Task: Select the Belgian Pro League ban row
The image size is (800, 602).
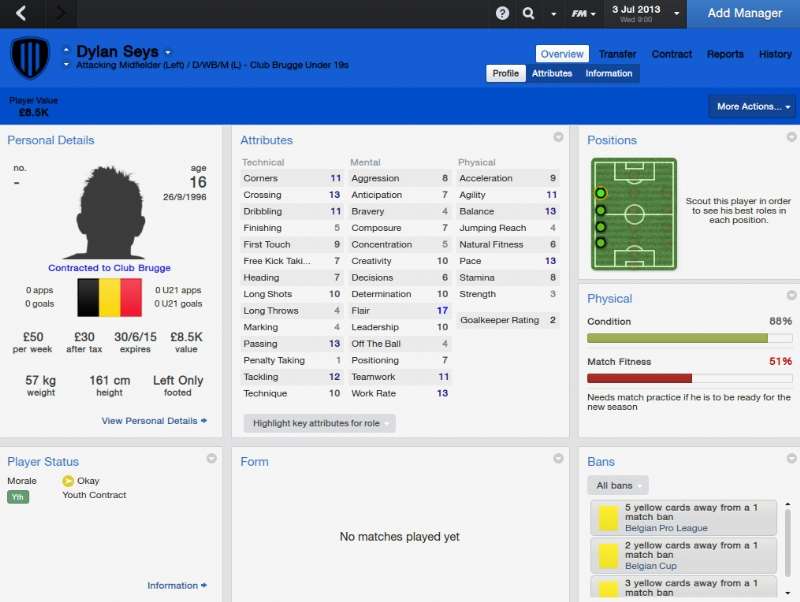Action: point(683,517)
